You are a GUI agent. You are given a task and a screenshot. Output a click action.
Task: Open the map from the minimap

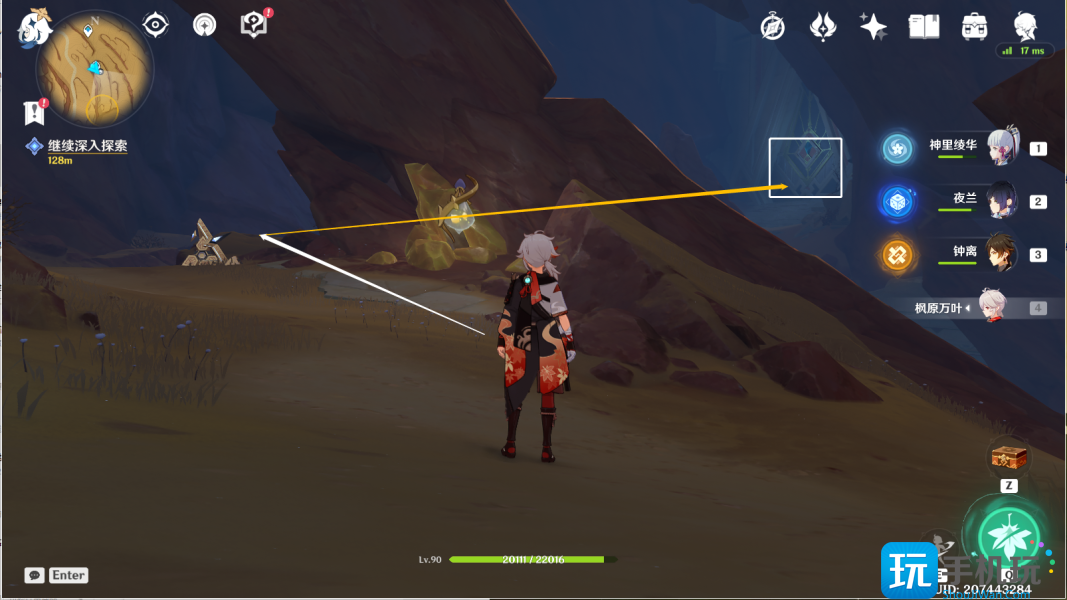(x=94, y=69)
